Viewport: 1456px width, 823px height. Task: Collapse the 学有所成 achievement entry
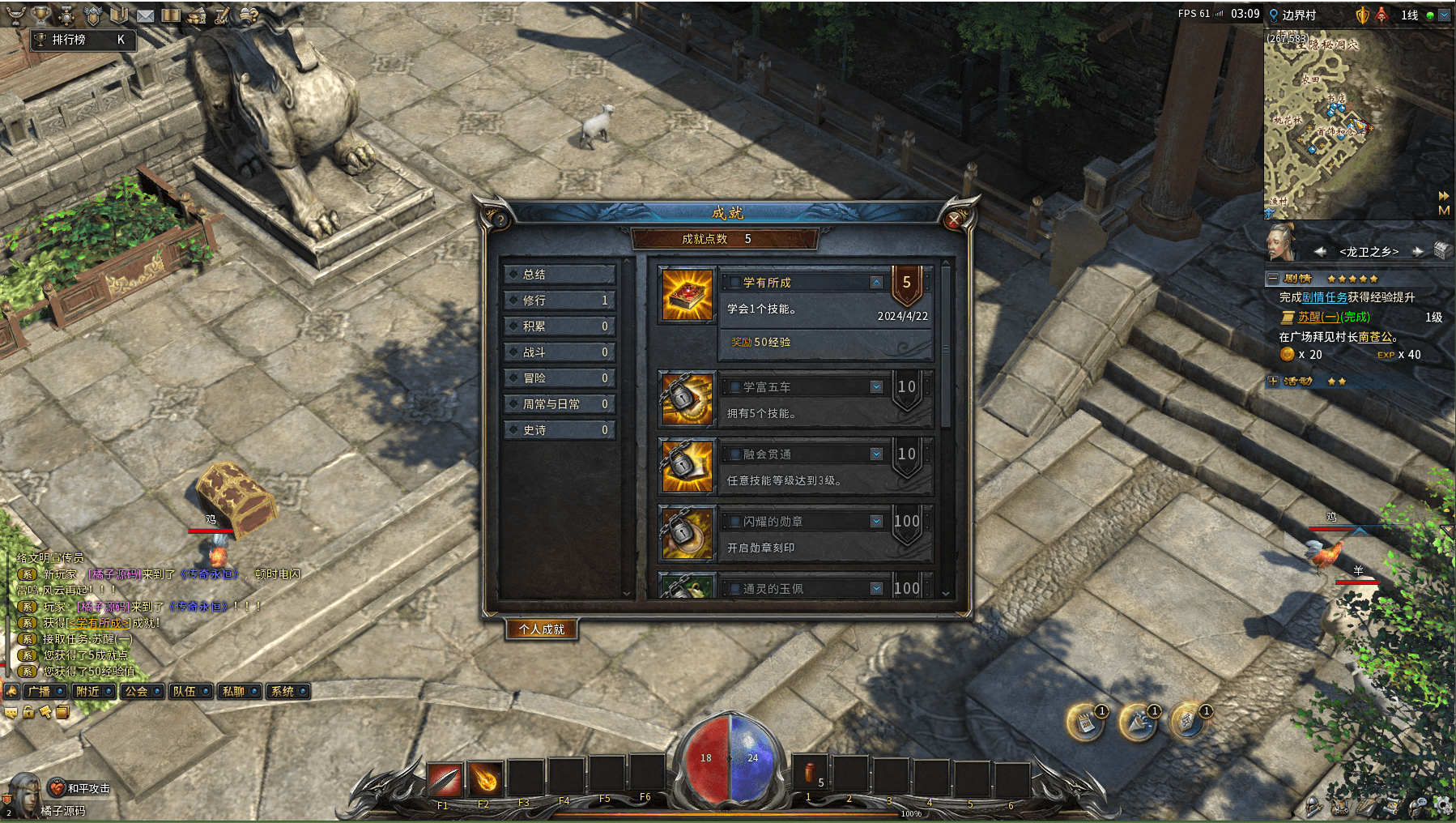tap(876, 283)
